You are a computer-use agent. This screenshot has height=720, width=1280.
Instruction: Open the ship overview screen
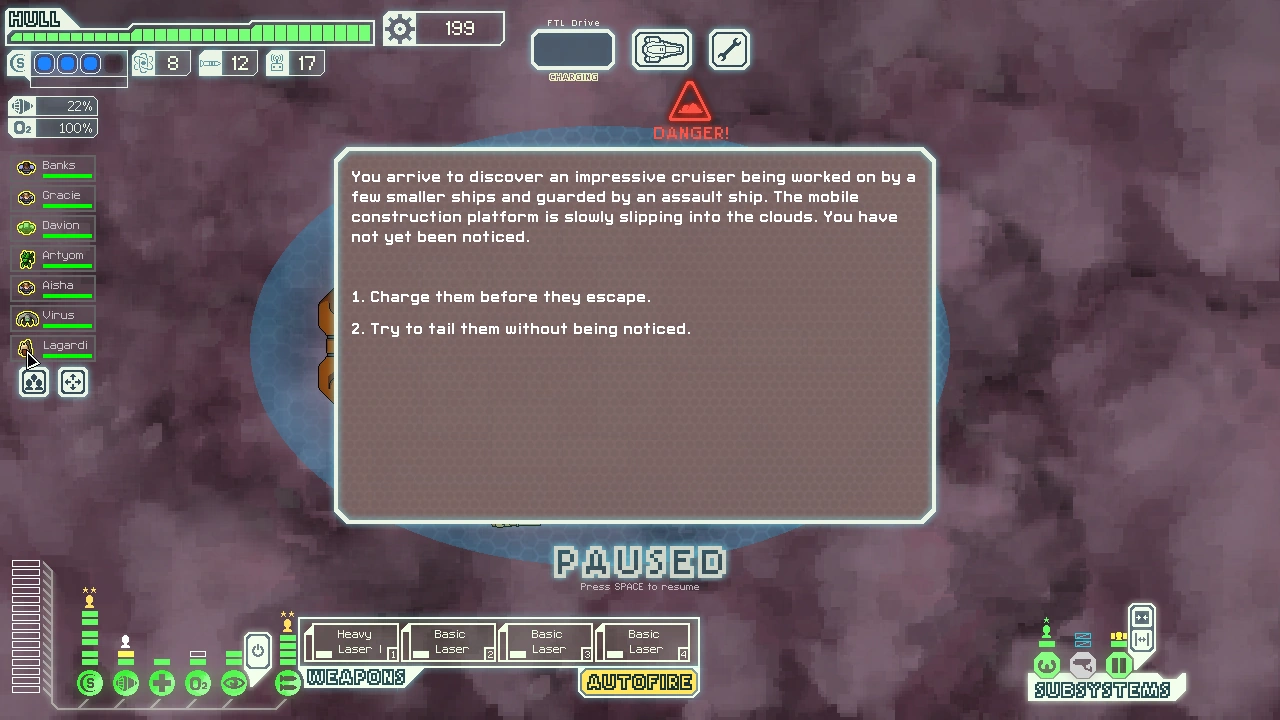pyautogui.click(x=662, y=50)
